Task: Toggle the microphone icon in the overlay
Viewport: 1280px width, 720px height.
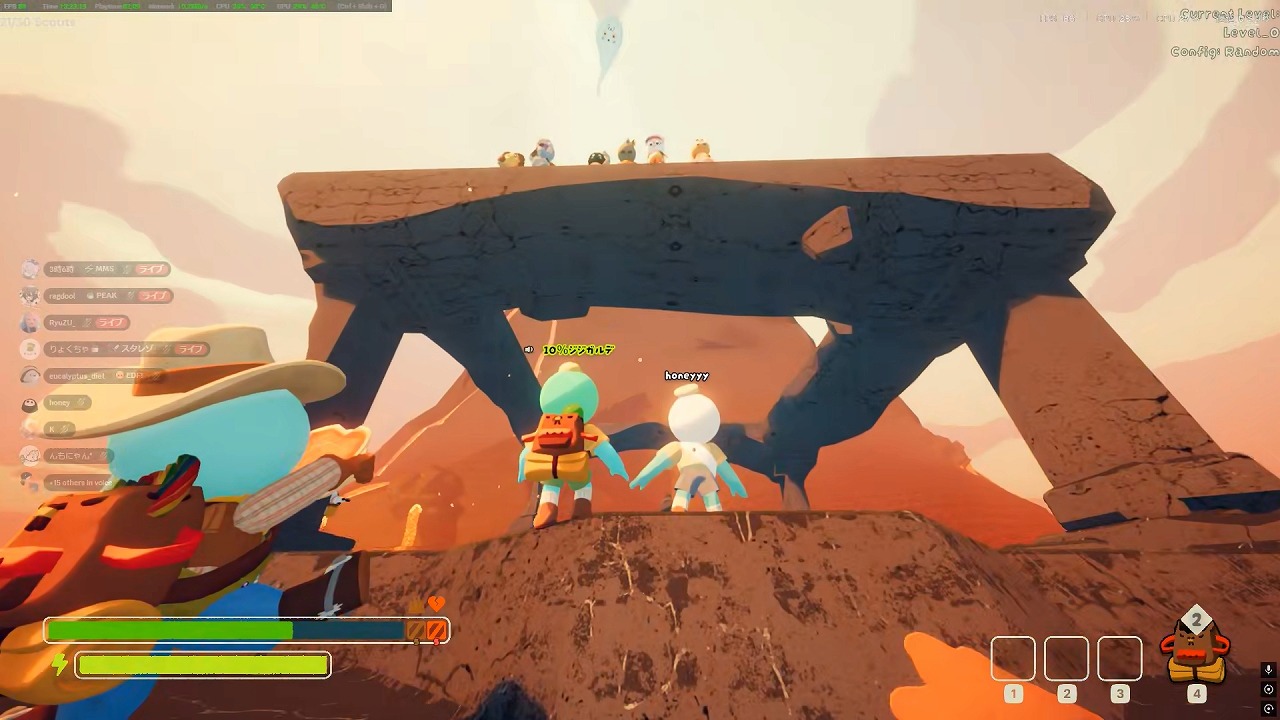Action: (1268, 670)
